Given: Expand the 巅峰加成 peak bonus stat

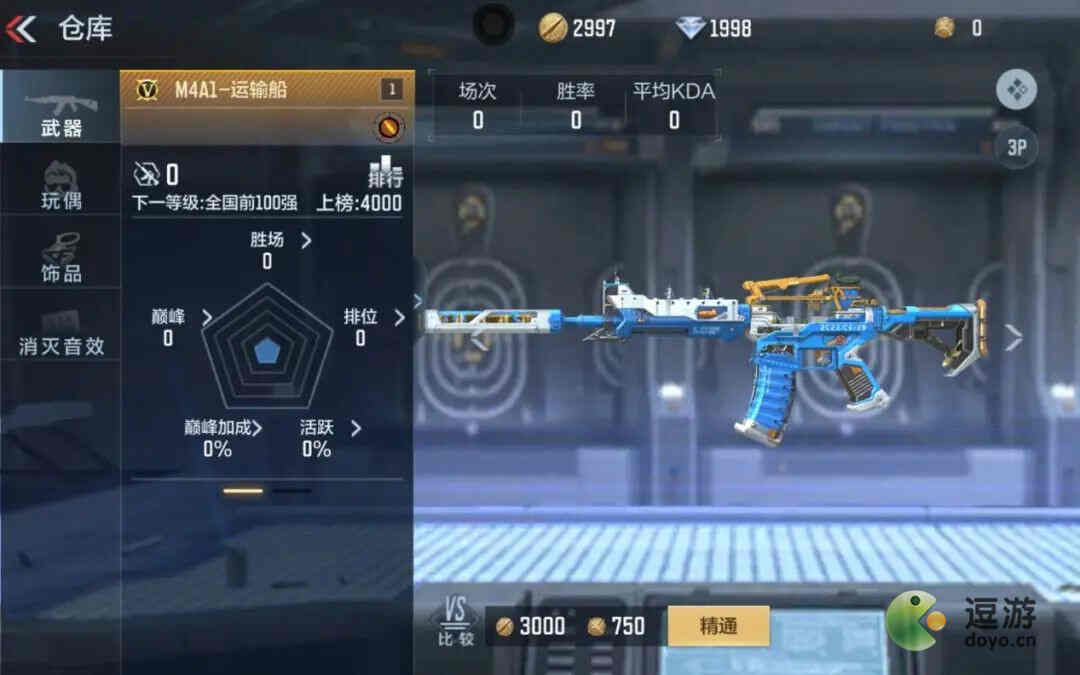Looking at the screenshot, I should [222, 428].
